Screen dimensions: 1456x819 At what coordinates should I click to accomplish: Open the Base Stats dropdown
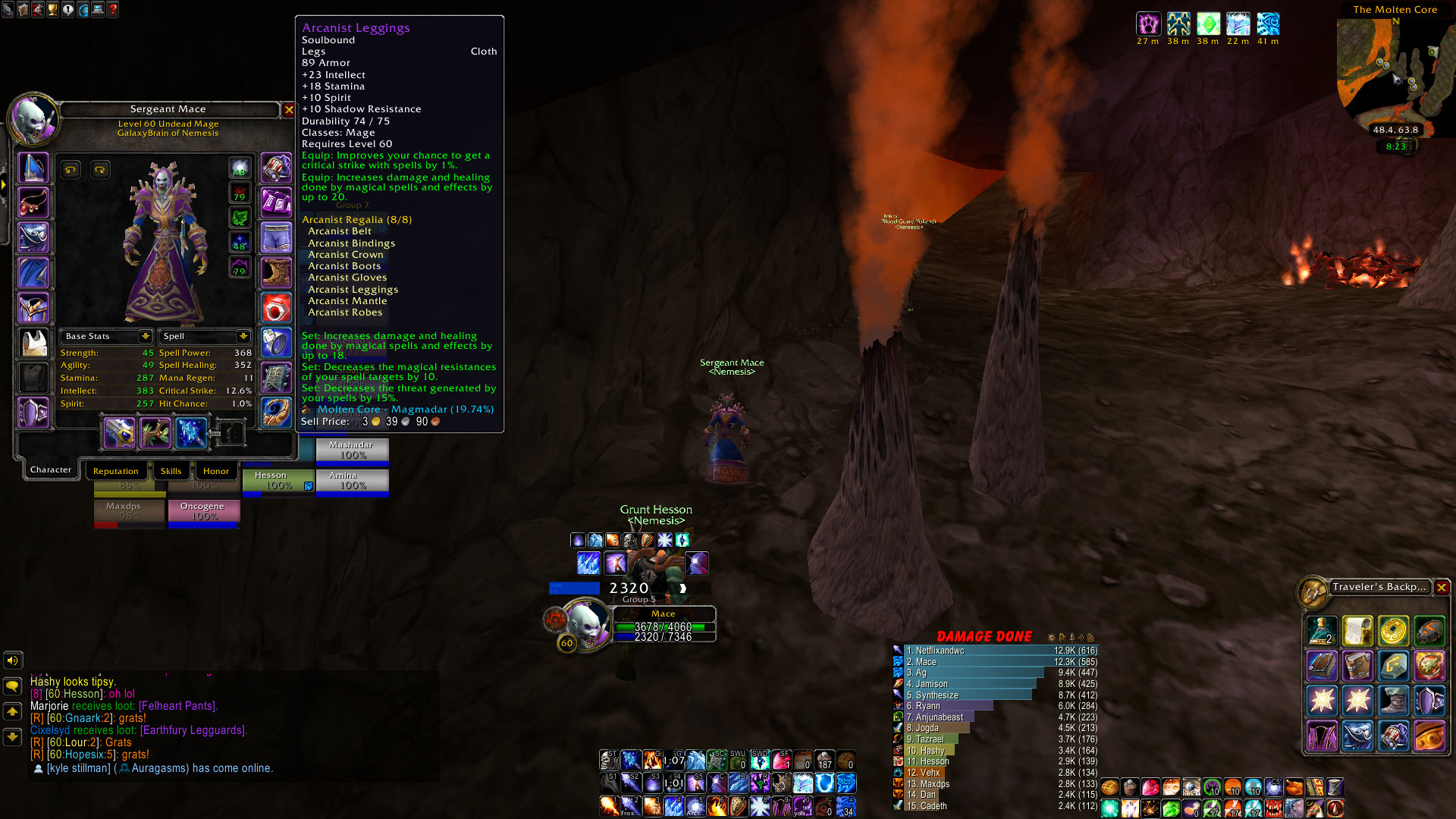[145, 336]
